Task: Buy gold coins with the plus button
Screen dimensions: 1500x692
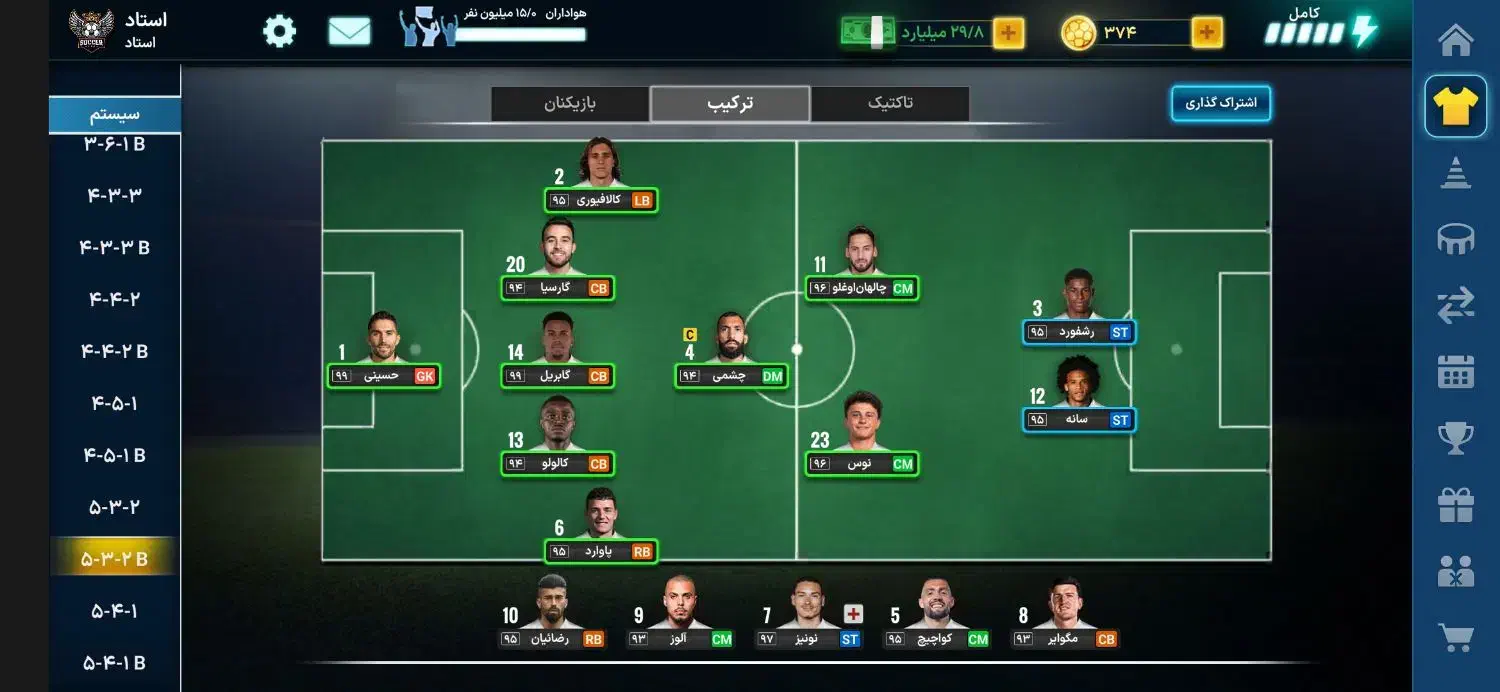Action: click(x=1207, y=33)
